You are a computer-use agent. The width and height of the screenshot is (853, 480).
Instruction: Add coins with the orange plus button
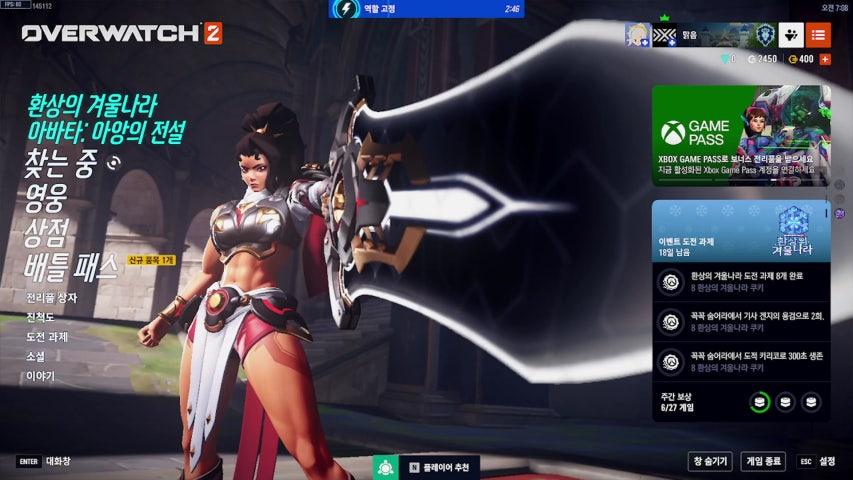point(825,59)
